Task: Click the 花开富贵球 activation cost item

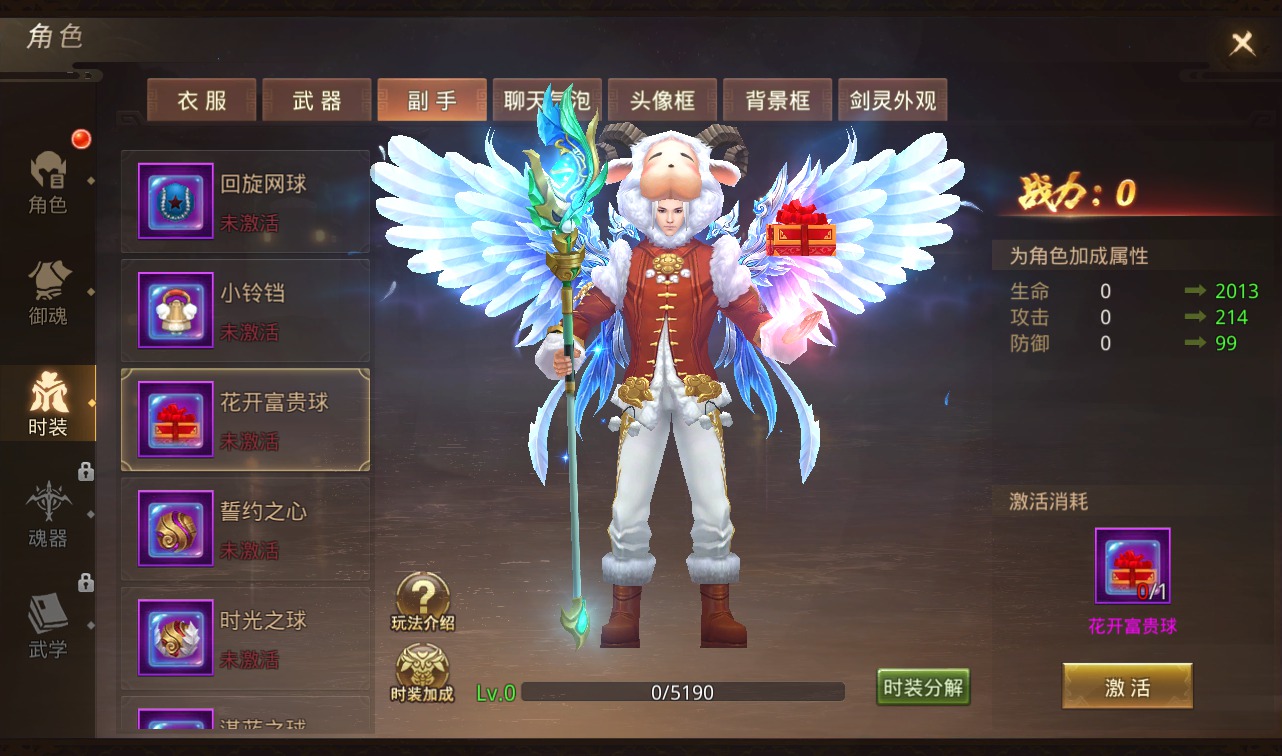Action: (x=1132, y=566)
